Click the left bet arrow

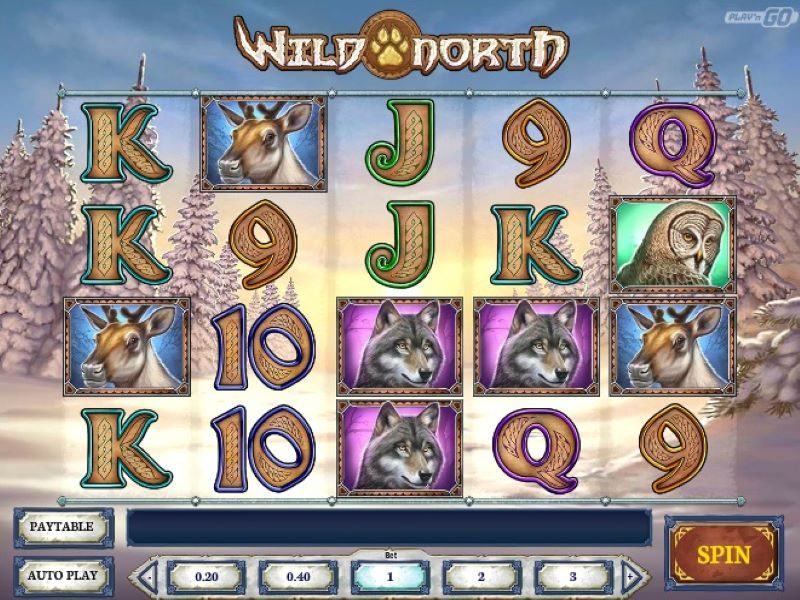(x=148, y=577)
